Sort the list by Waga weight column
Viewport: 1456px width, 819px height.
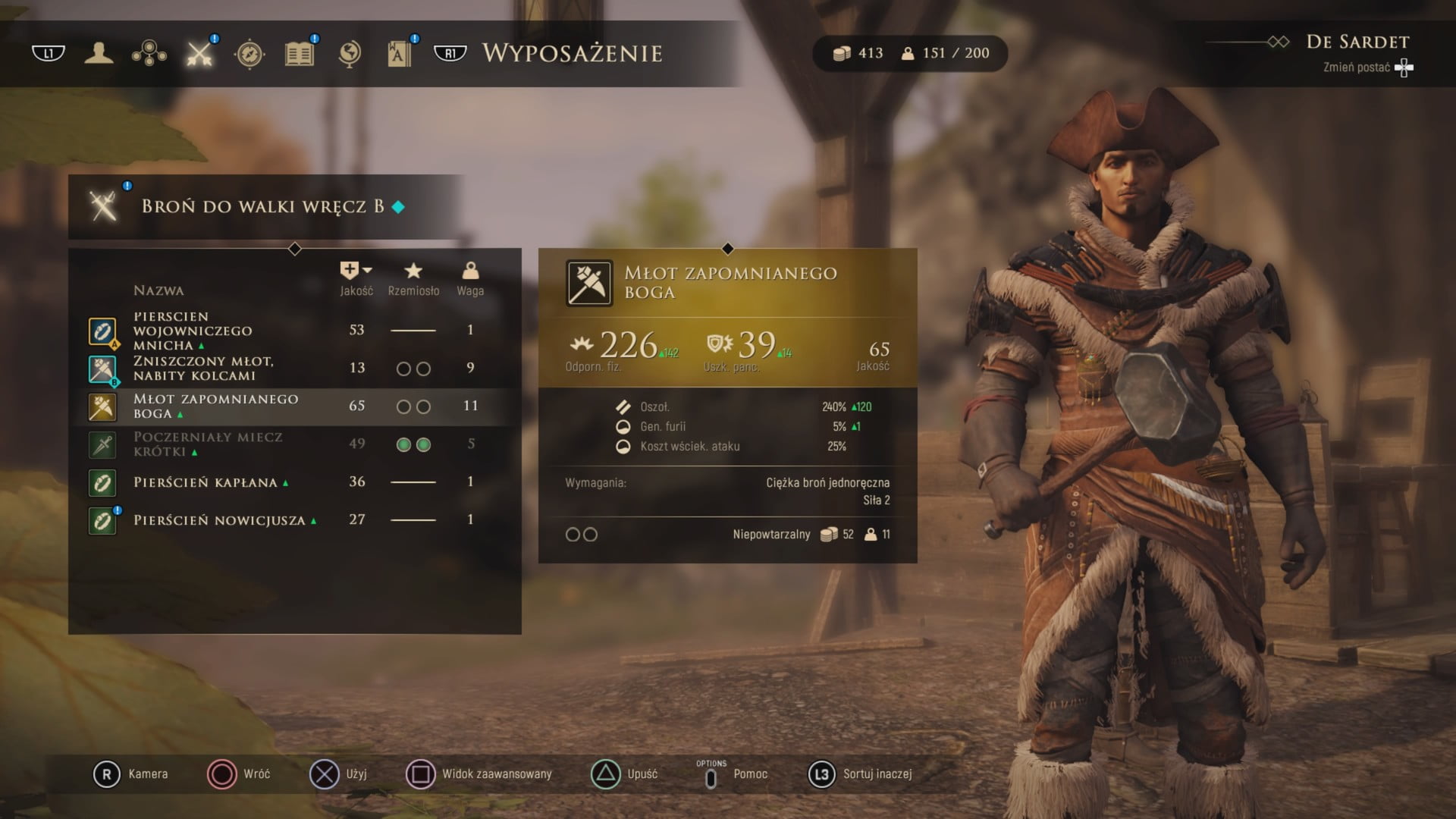470,278
